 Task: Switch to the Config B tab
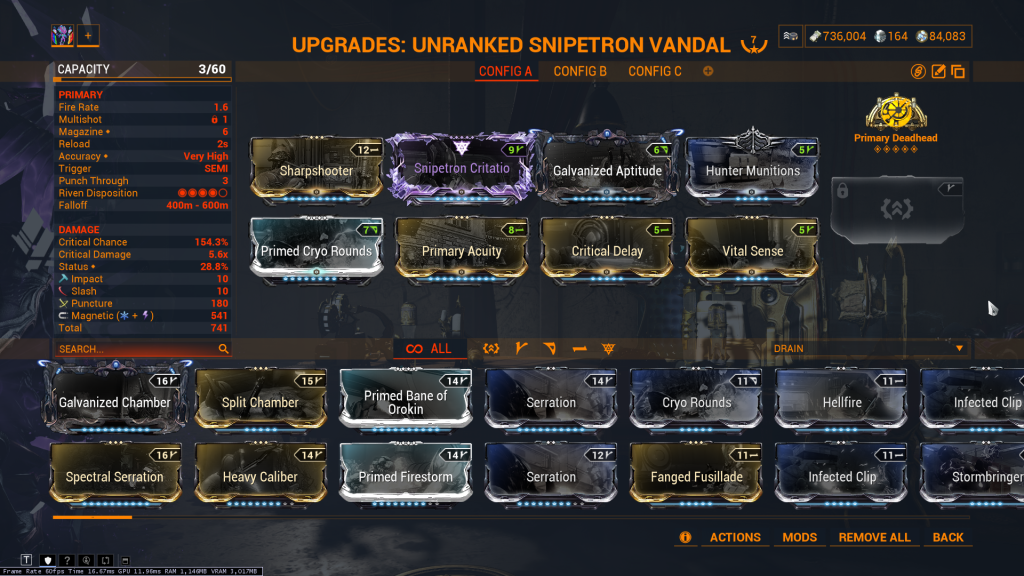(580, 71)
